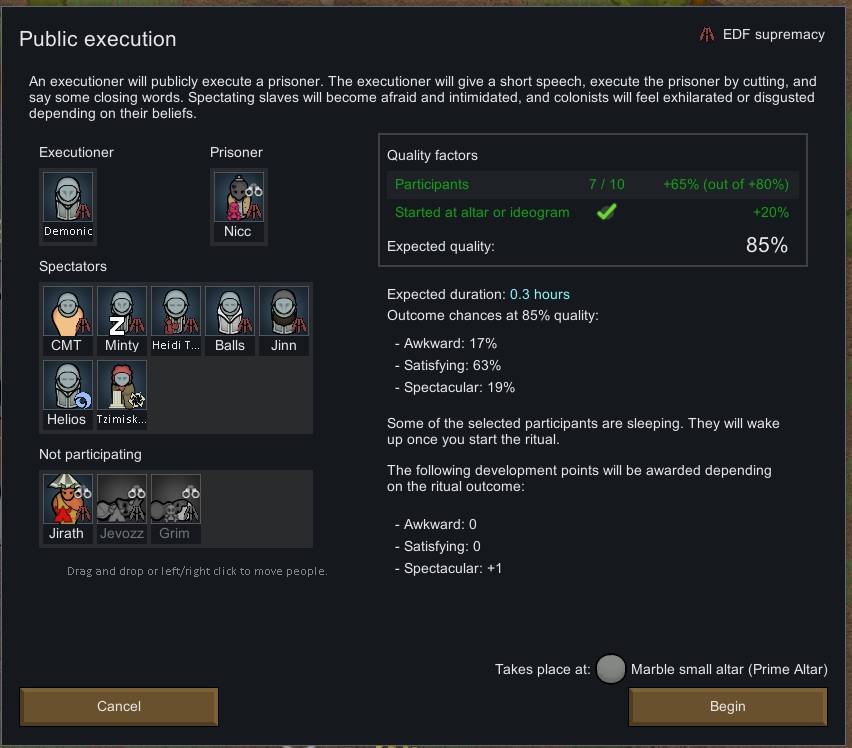Viewport: 852px width, 748px height.
Task: Click the Marble small altar icon
Action: 610,670
